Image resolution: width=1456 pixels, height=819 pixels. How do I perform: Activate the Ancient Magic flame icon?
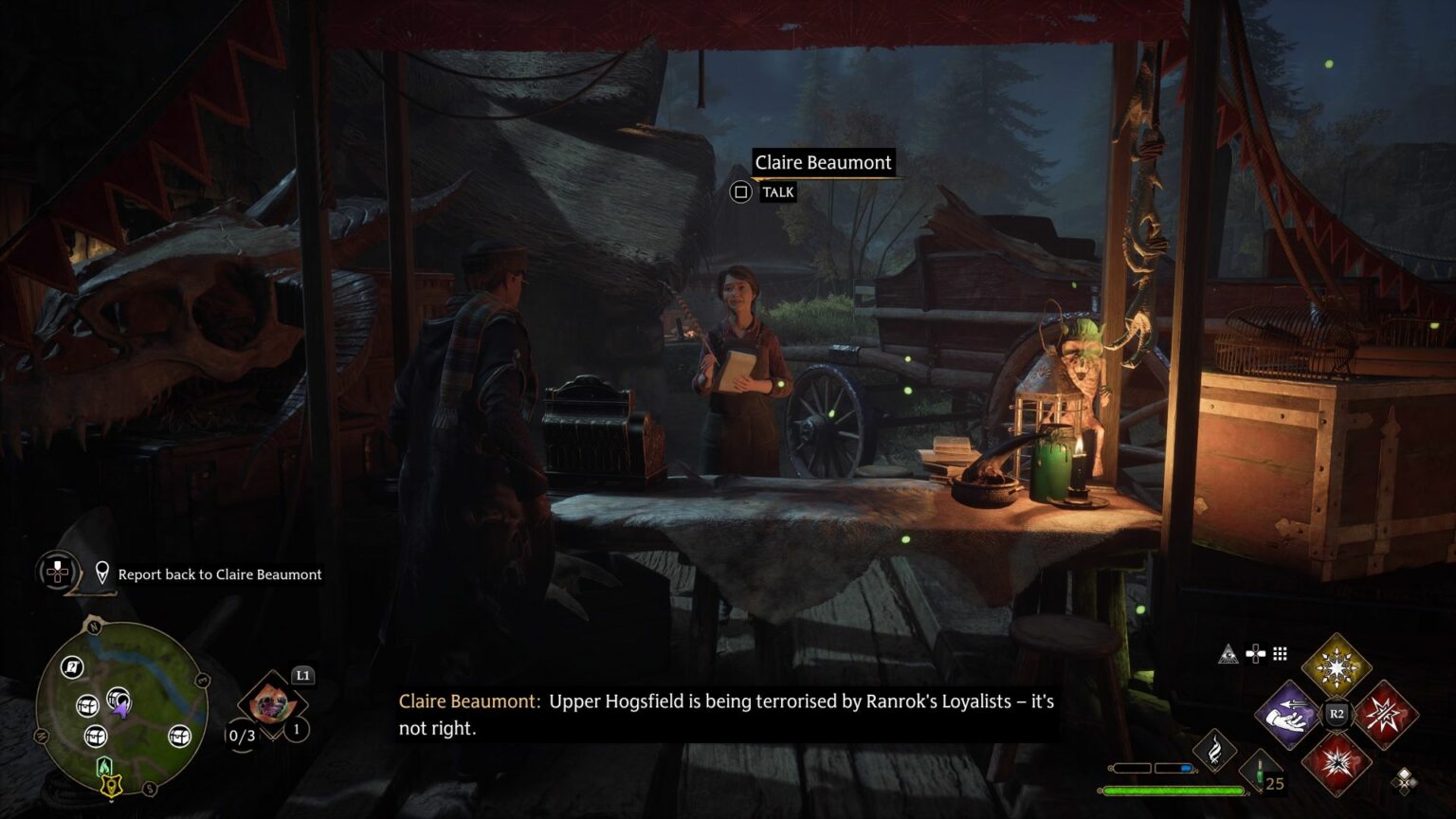1216,750
